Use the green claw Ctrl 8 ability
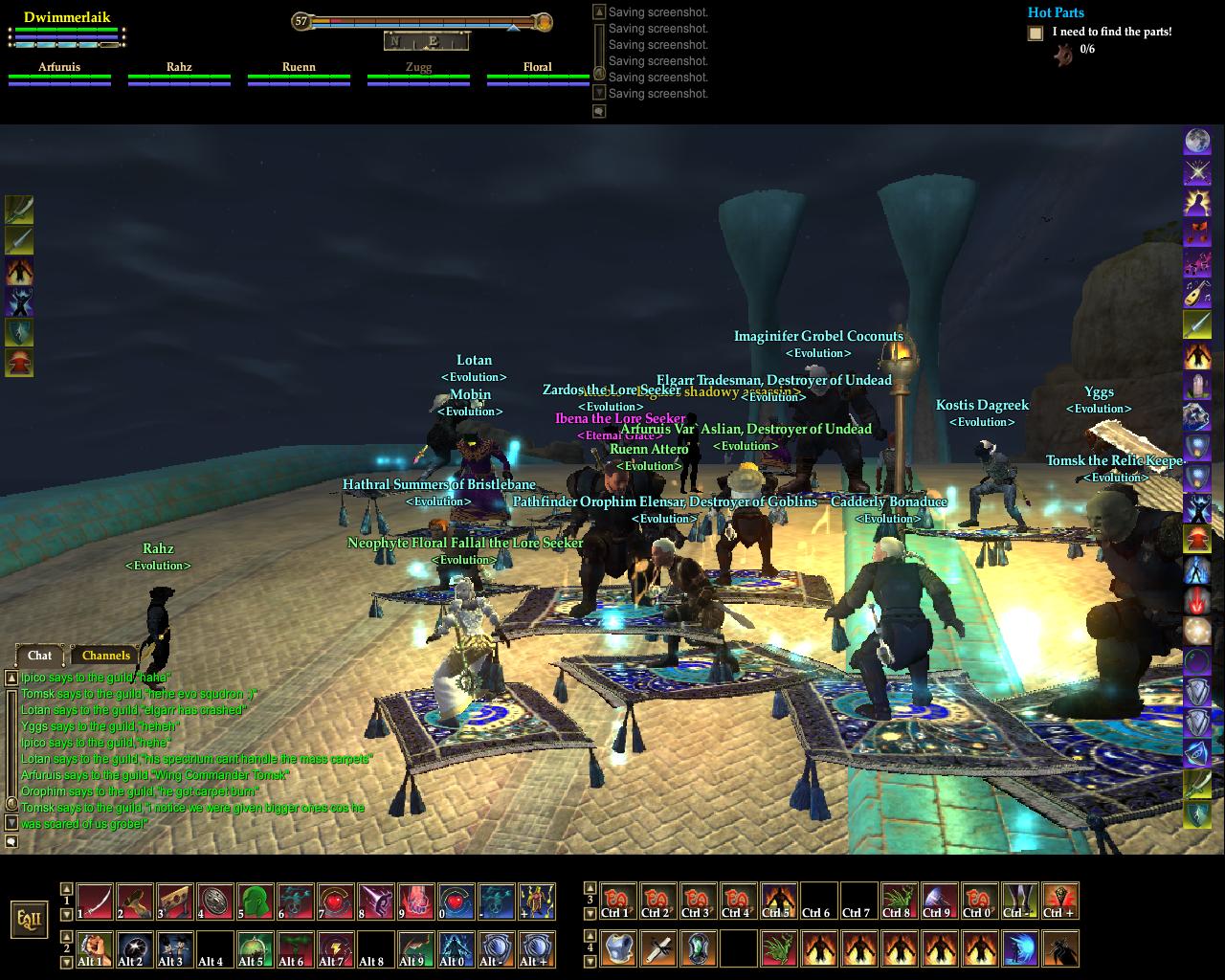The image size is (1225, 980). click(900, 902)
